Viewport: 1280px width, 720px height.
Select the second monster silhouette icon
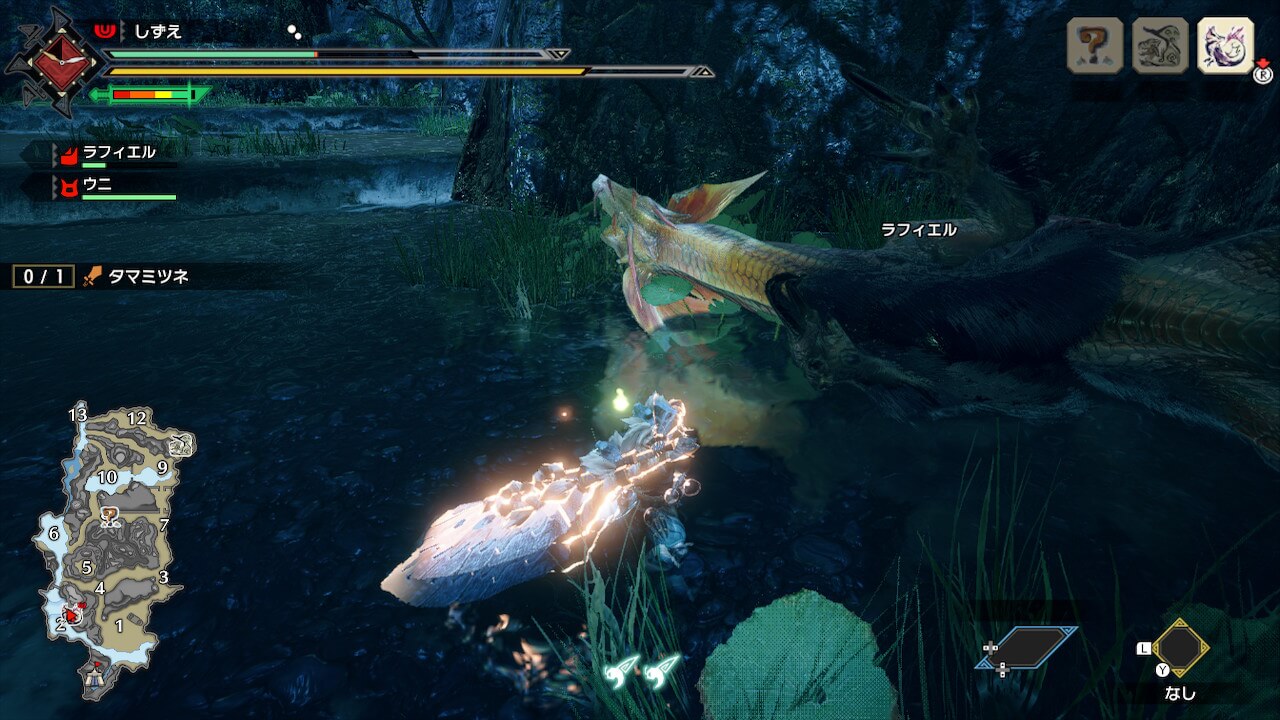pyautogui.click(x=1160, y=45)
